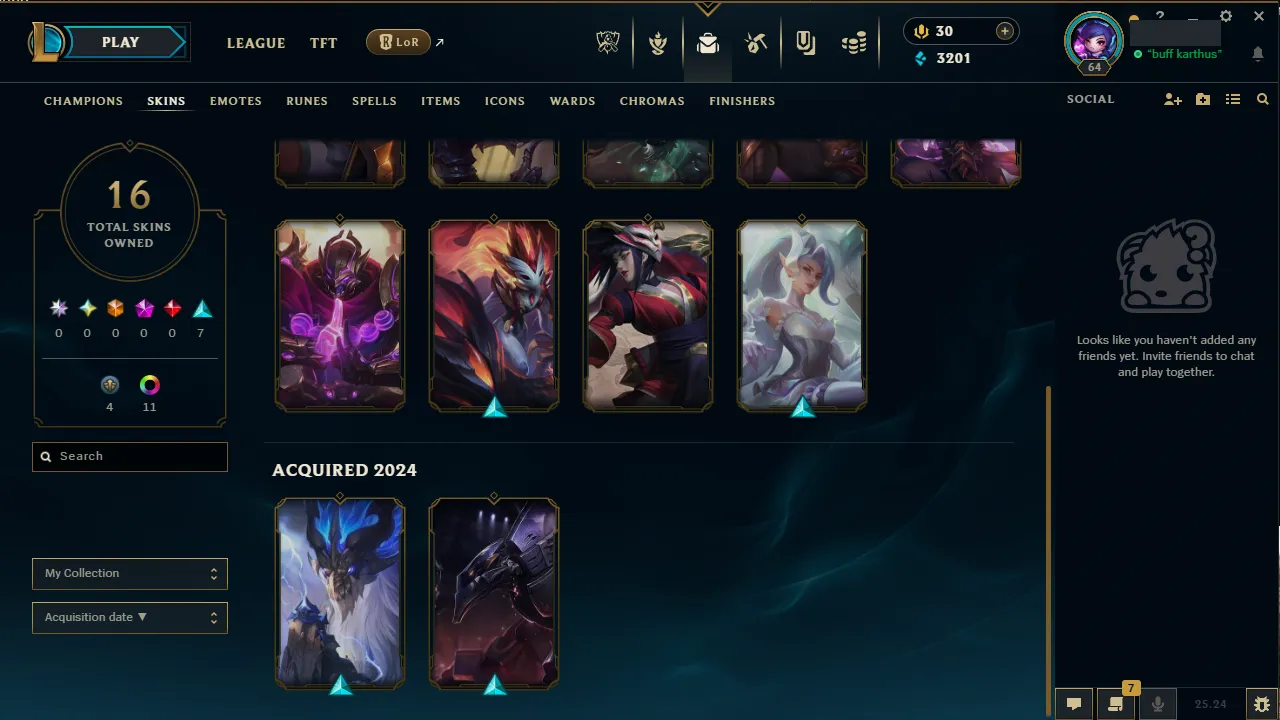1280x720 pixels.
Task: Open Loot using the pickaxe icon
Action: pos(757,42)
